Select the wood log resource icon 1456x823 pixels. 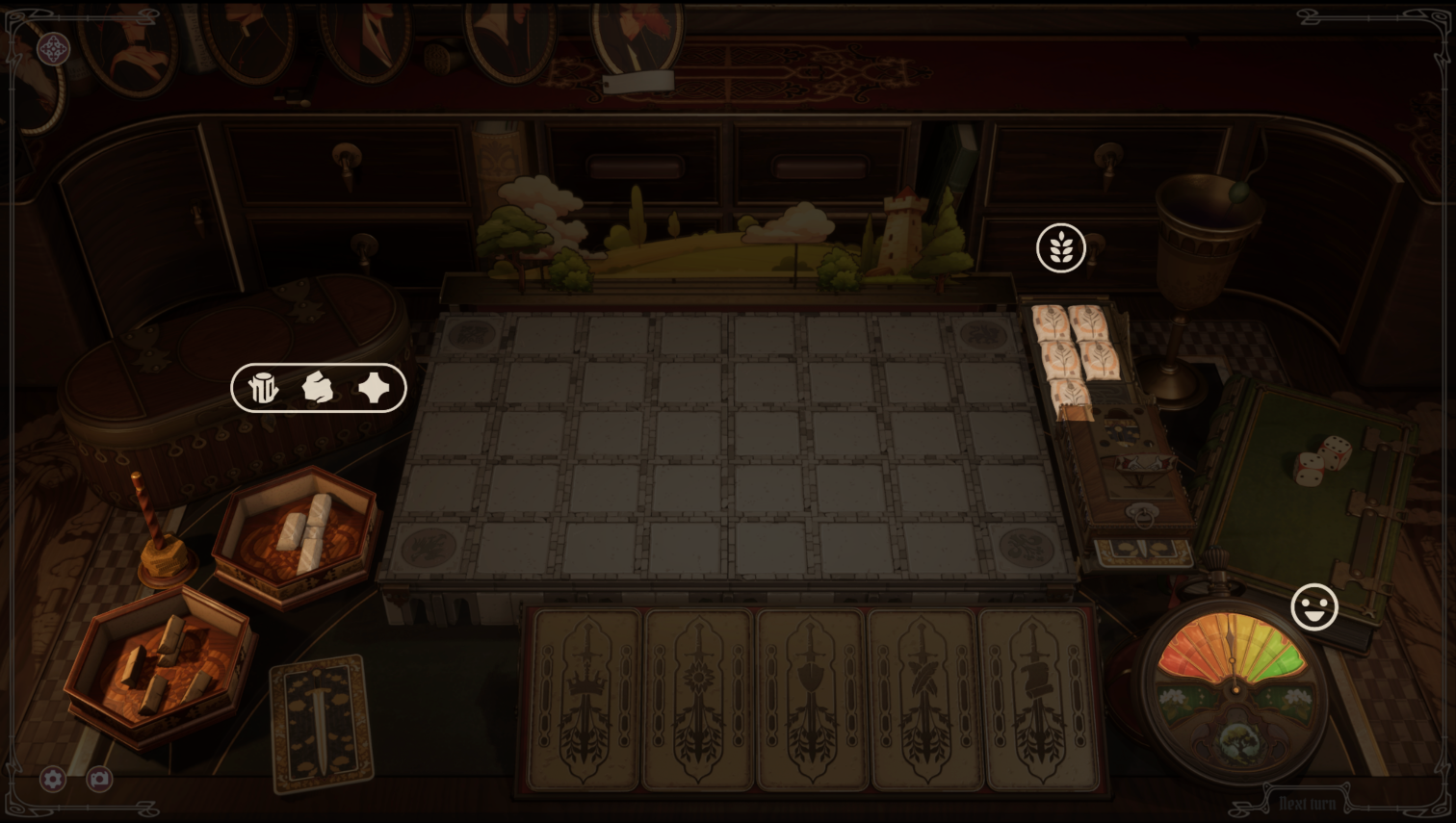[x=262, y=388]
